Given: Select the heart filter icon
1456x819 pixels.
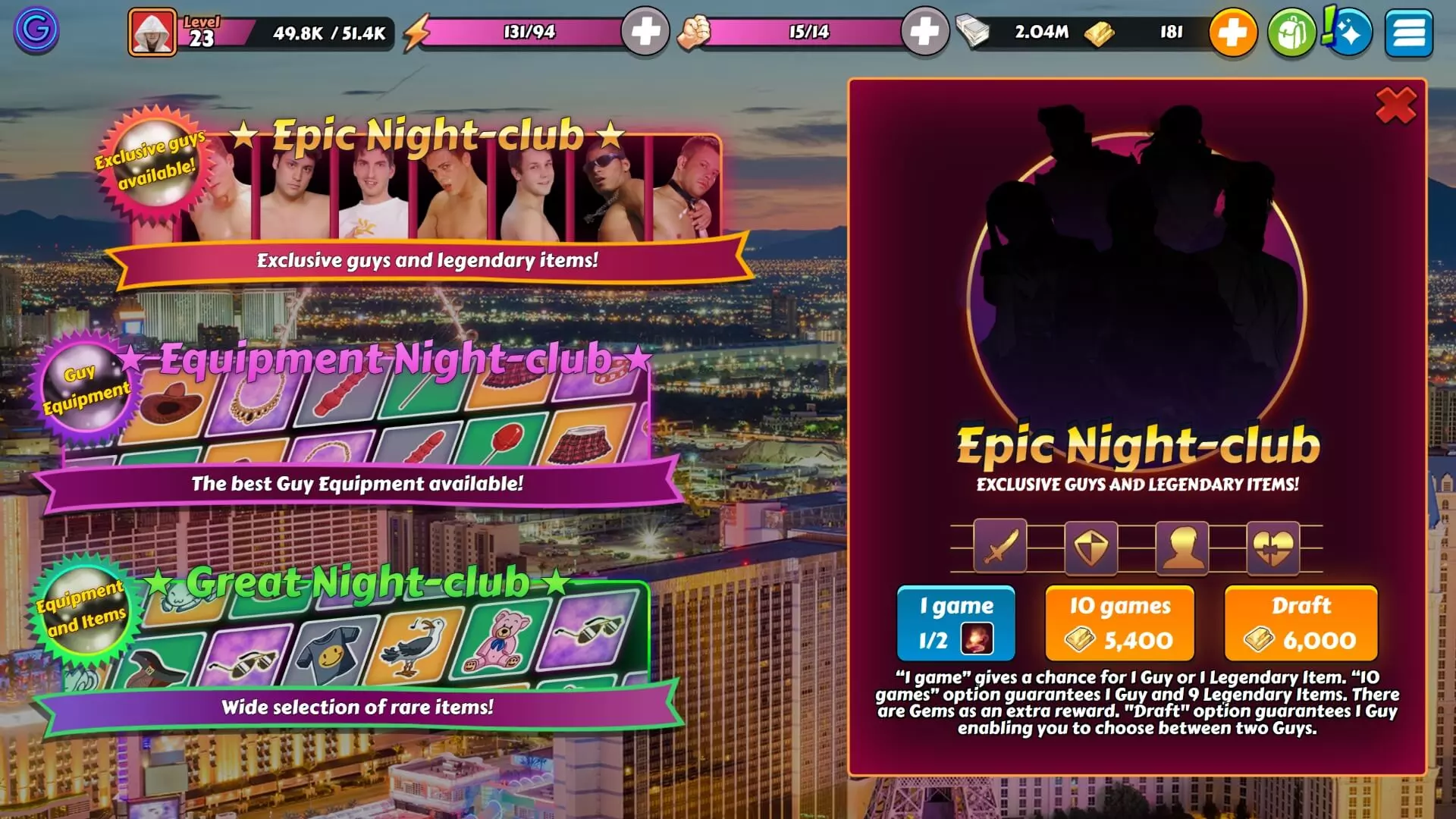Looking at the screenshot, I should pyautogui.click(x=1272, y=546).
